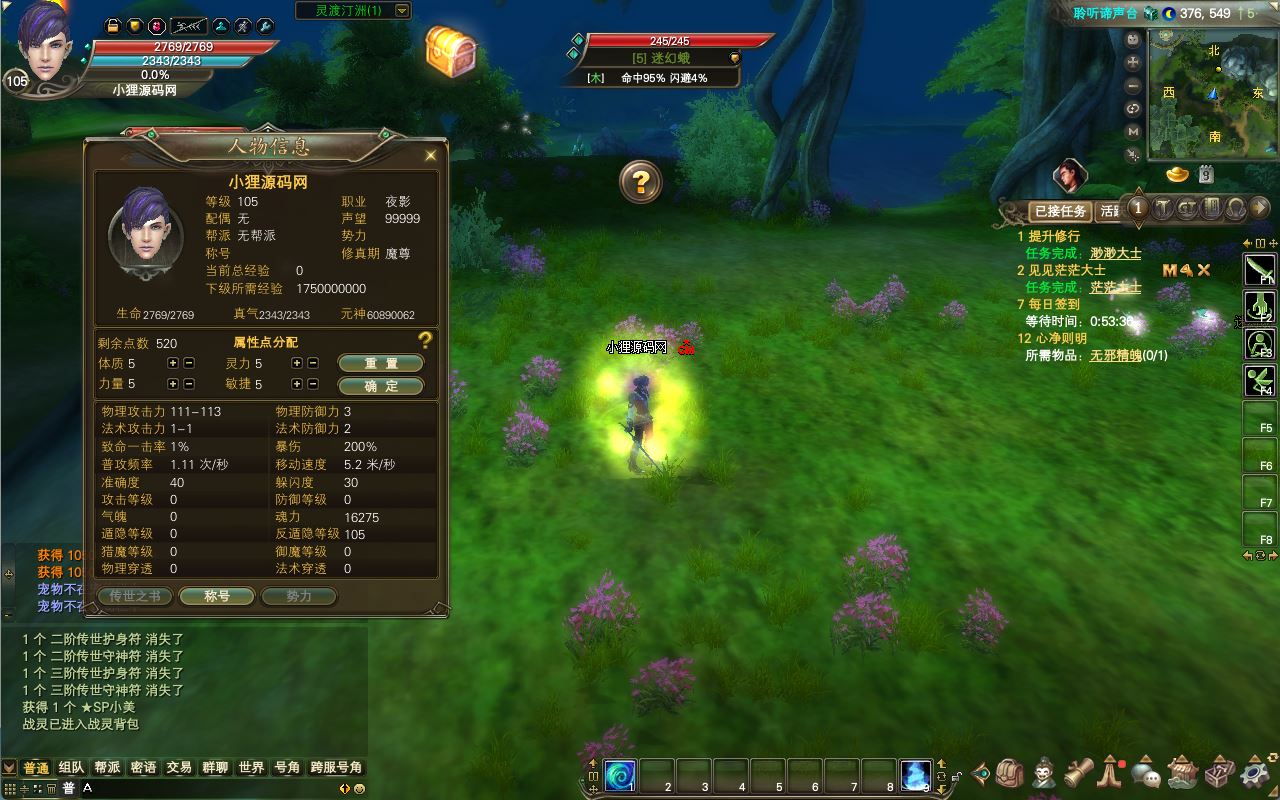Close the 人物信息 character info window

[431, 156]
